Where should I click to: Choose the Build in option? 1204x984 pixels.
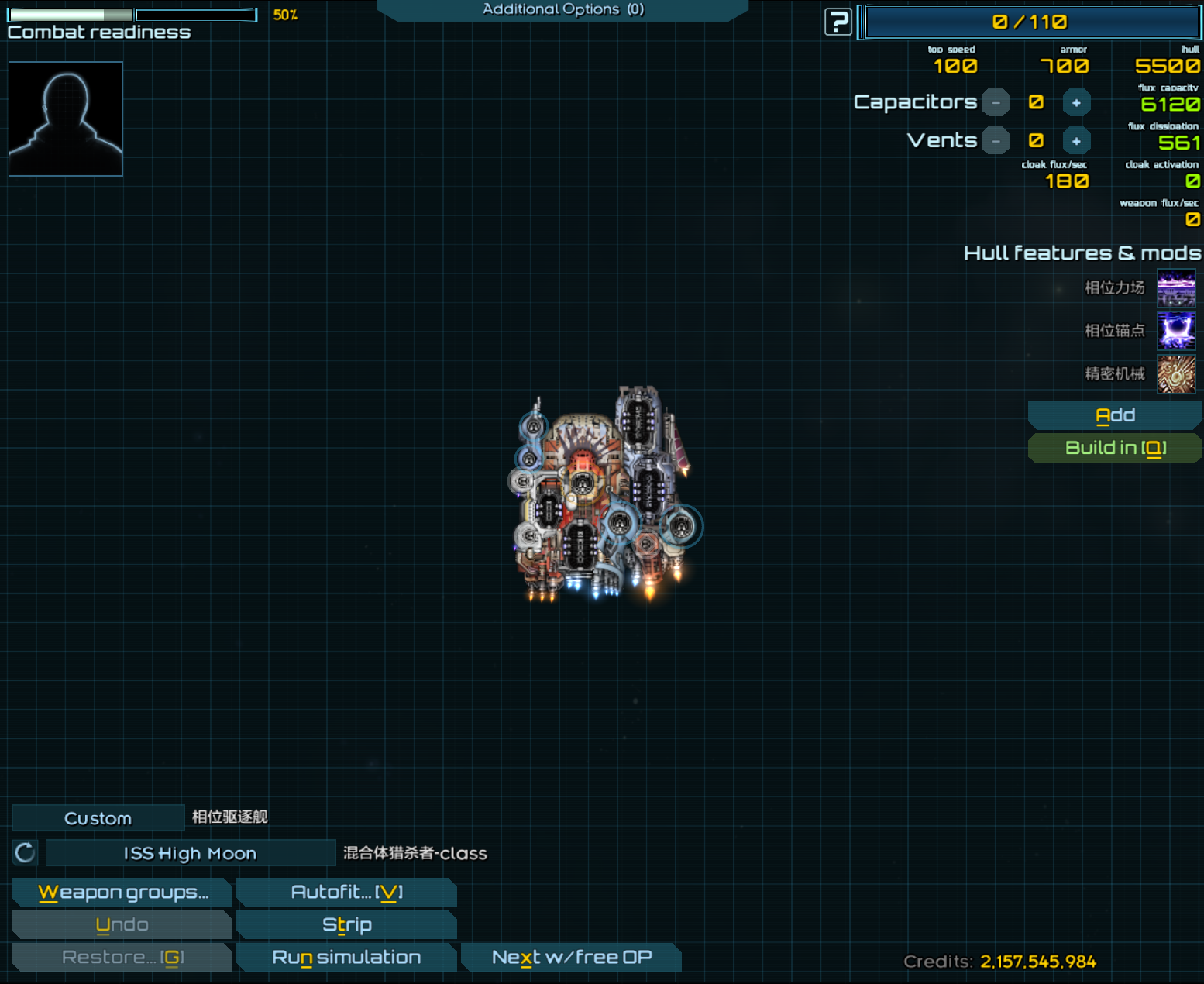pos(1115,448)
